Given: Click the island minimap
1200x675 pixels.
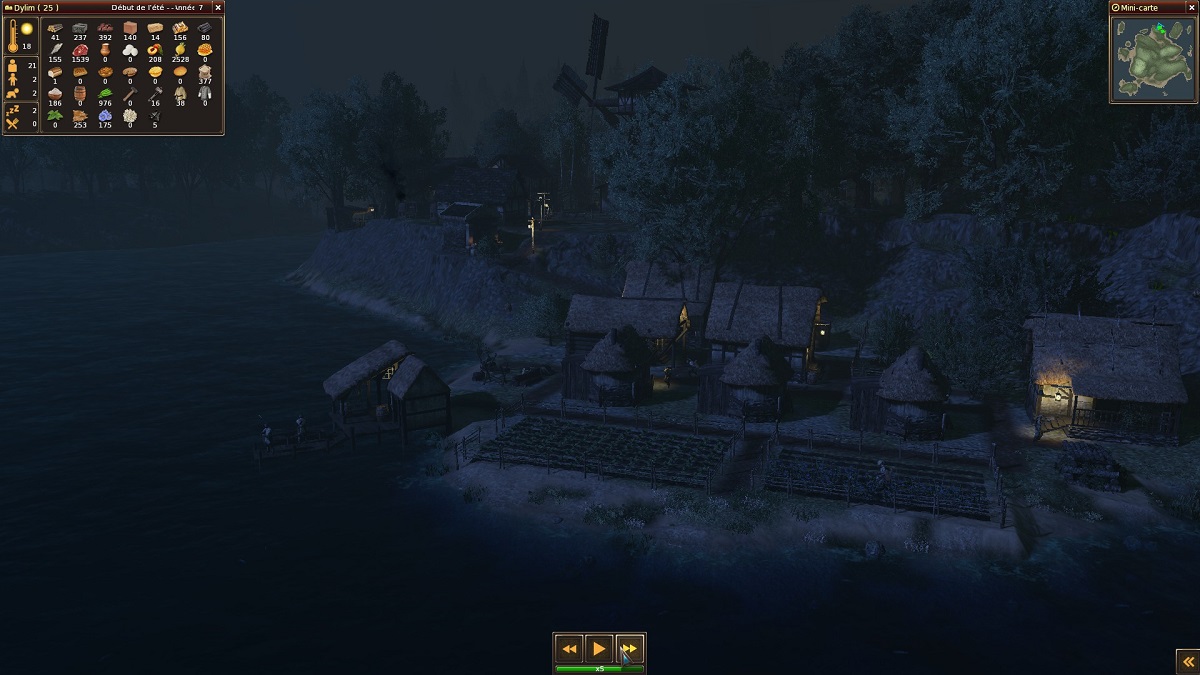Looking at the screenshot, I should (1153, 58).
